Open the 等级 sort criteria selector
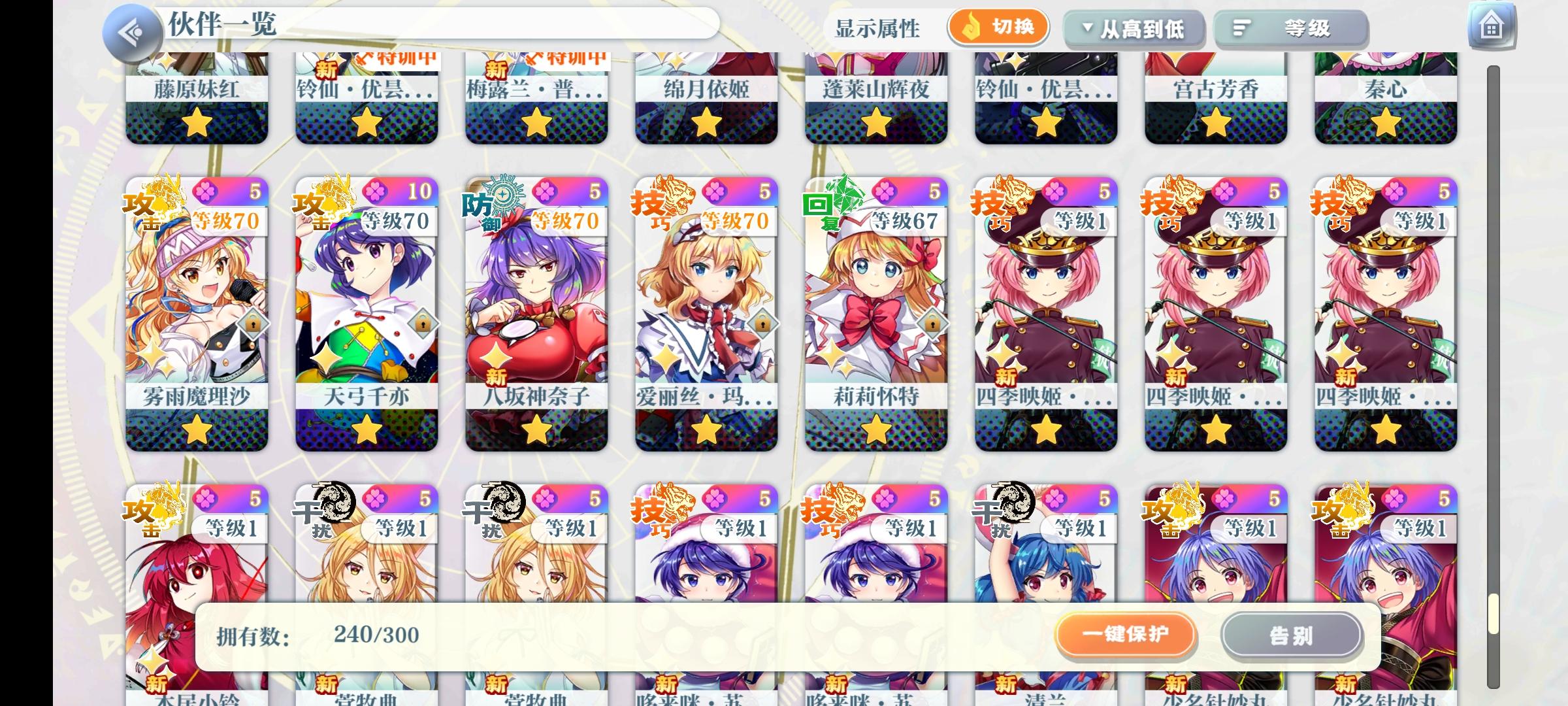The image size is (1568, 706). pos(1290,27)
